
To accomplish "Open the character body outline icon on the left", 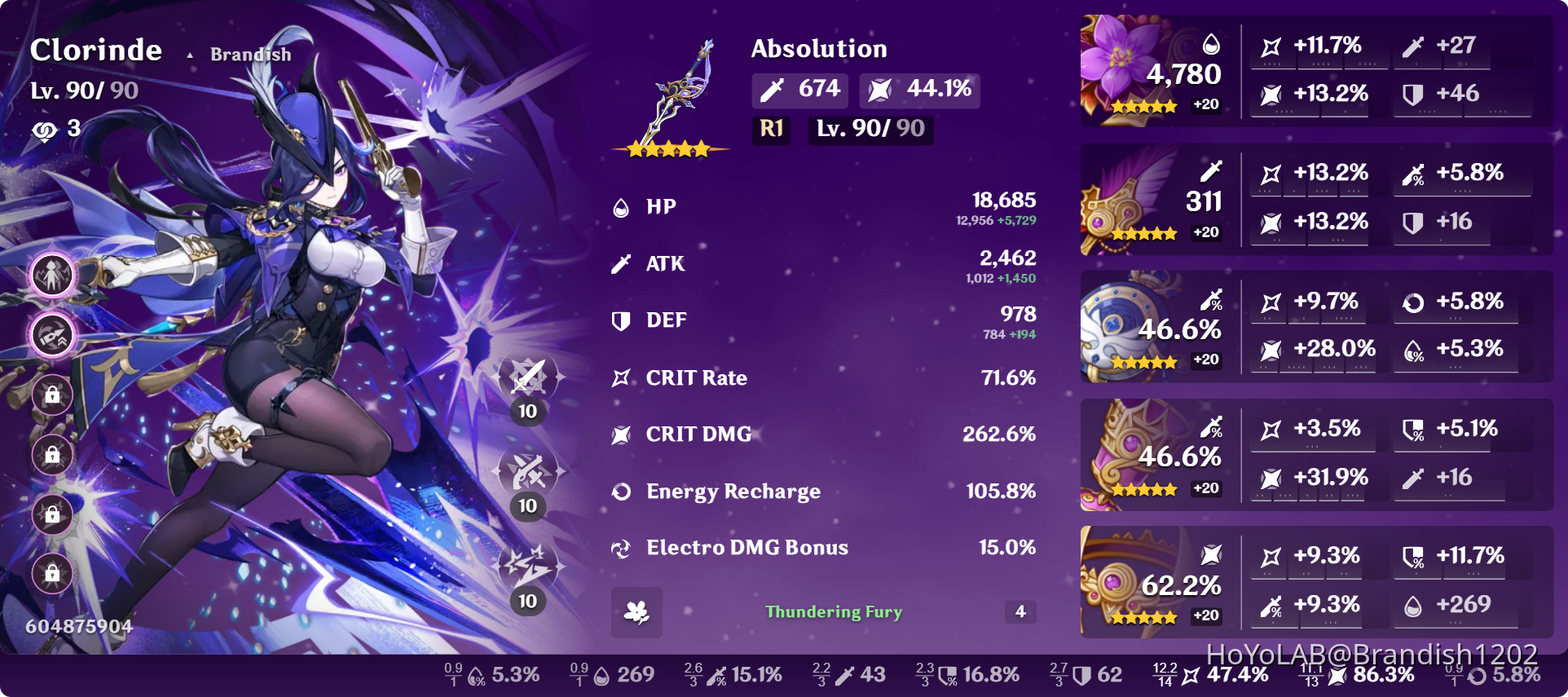I will 51,275.
